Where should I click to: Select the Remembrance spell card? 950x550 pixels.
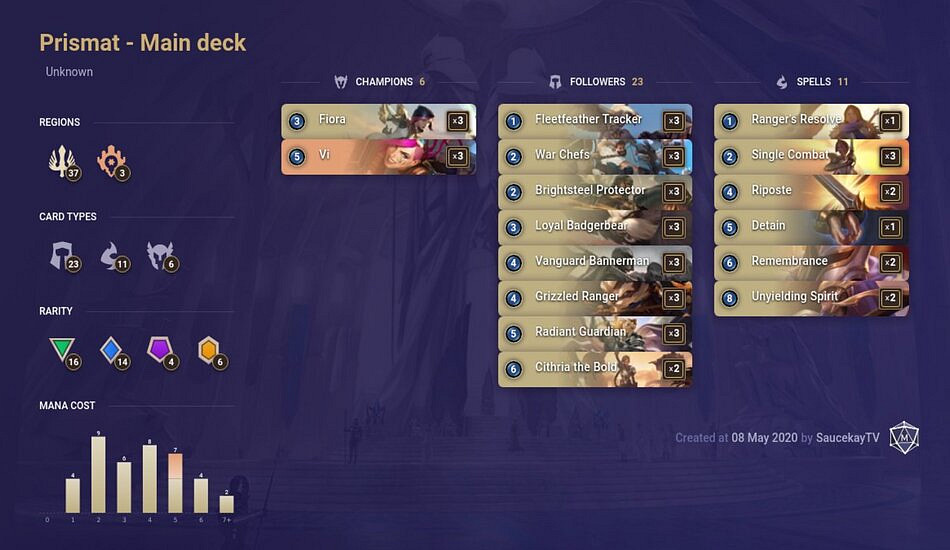point(811,262)
